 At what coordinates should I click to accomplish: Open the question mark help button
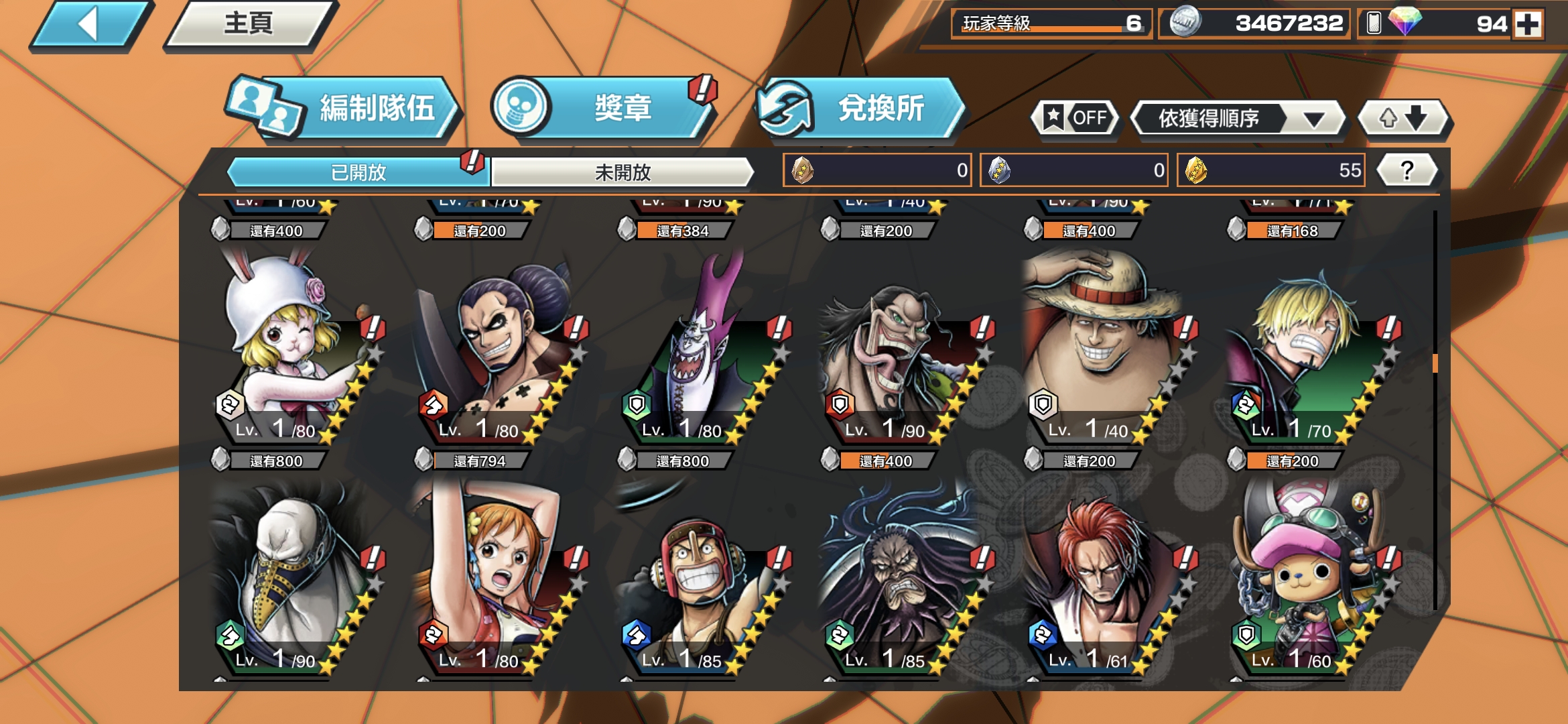tap(1407, 170)
